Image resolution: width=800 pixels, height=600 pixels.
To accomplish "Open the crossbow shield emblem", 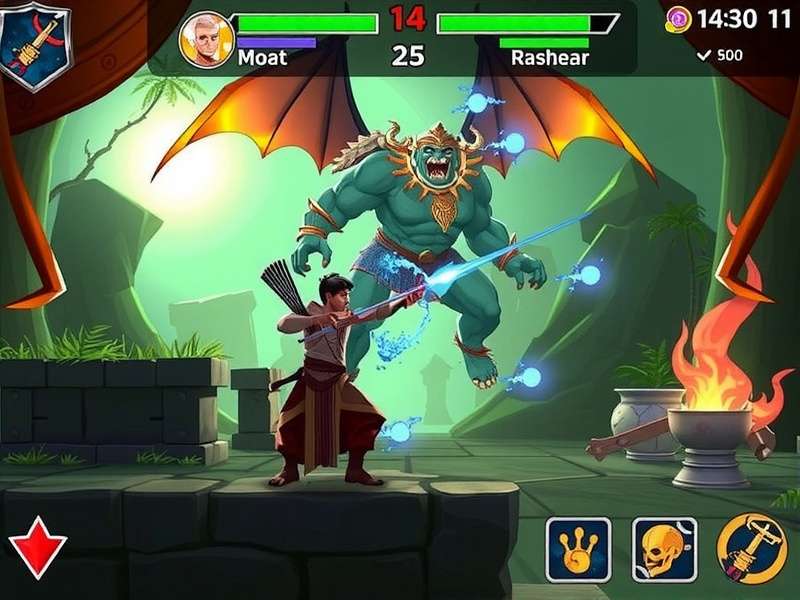I will tap(37, 44).
